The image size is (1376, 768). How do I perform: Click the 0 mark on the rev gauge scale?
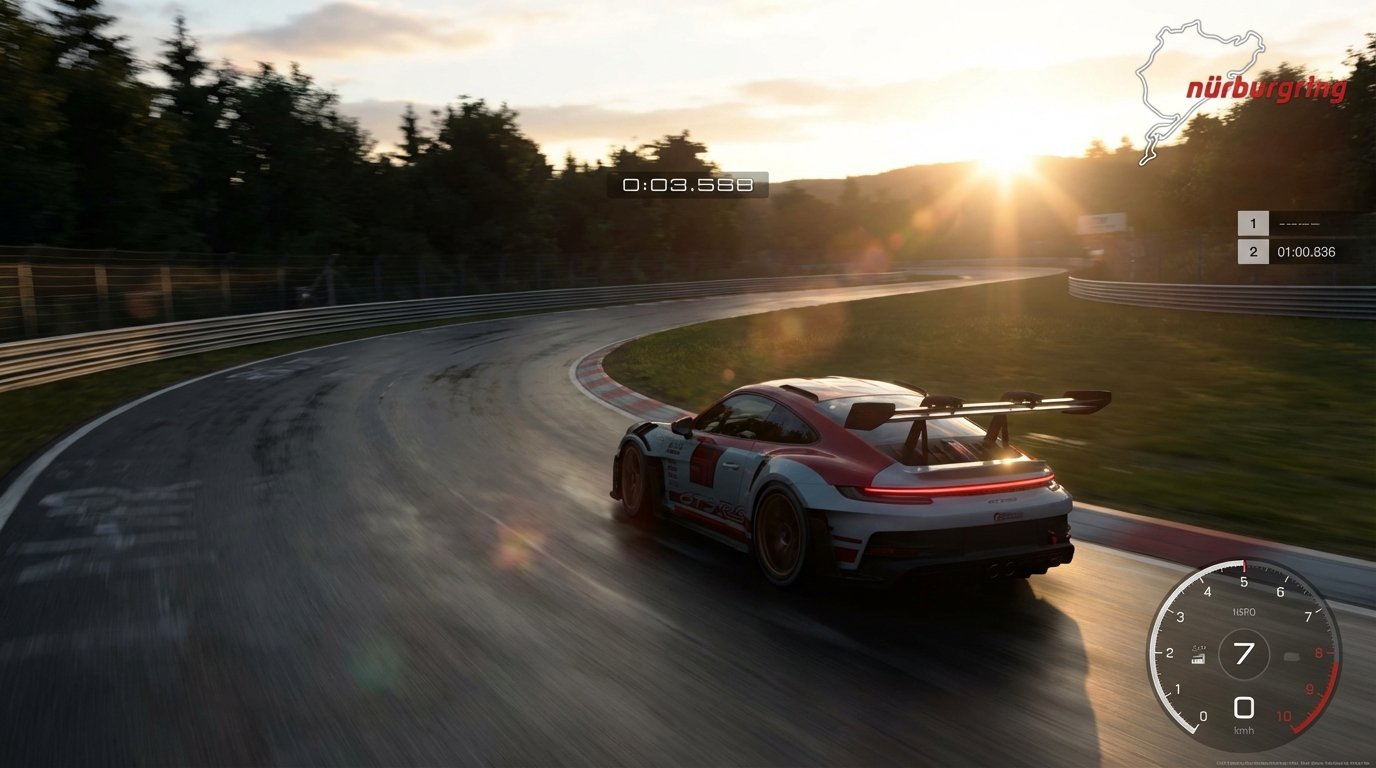pos(1204,716)
